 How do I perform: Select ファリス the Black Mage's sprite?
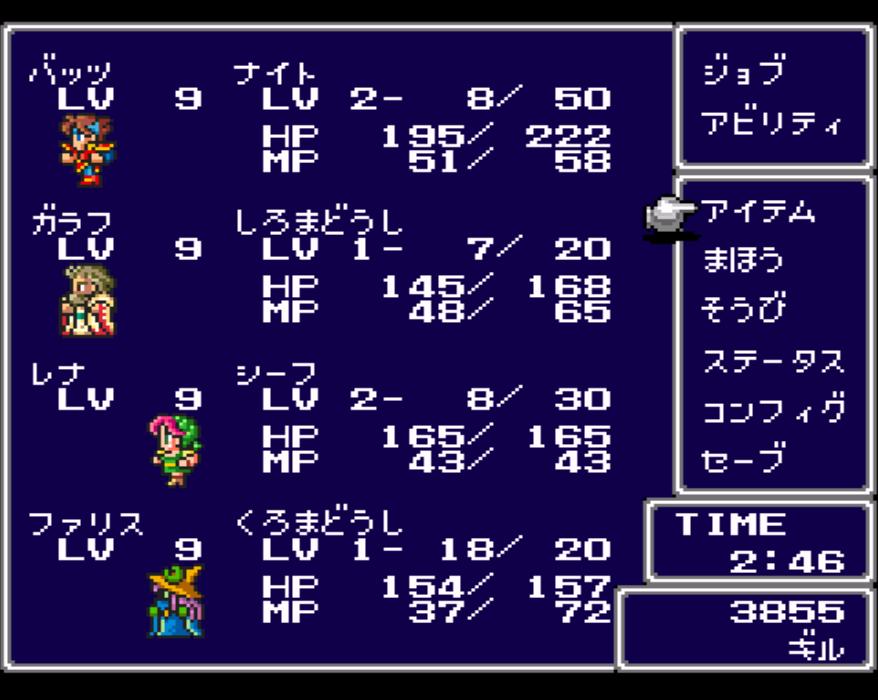tap(175, 600)
